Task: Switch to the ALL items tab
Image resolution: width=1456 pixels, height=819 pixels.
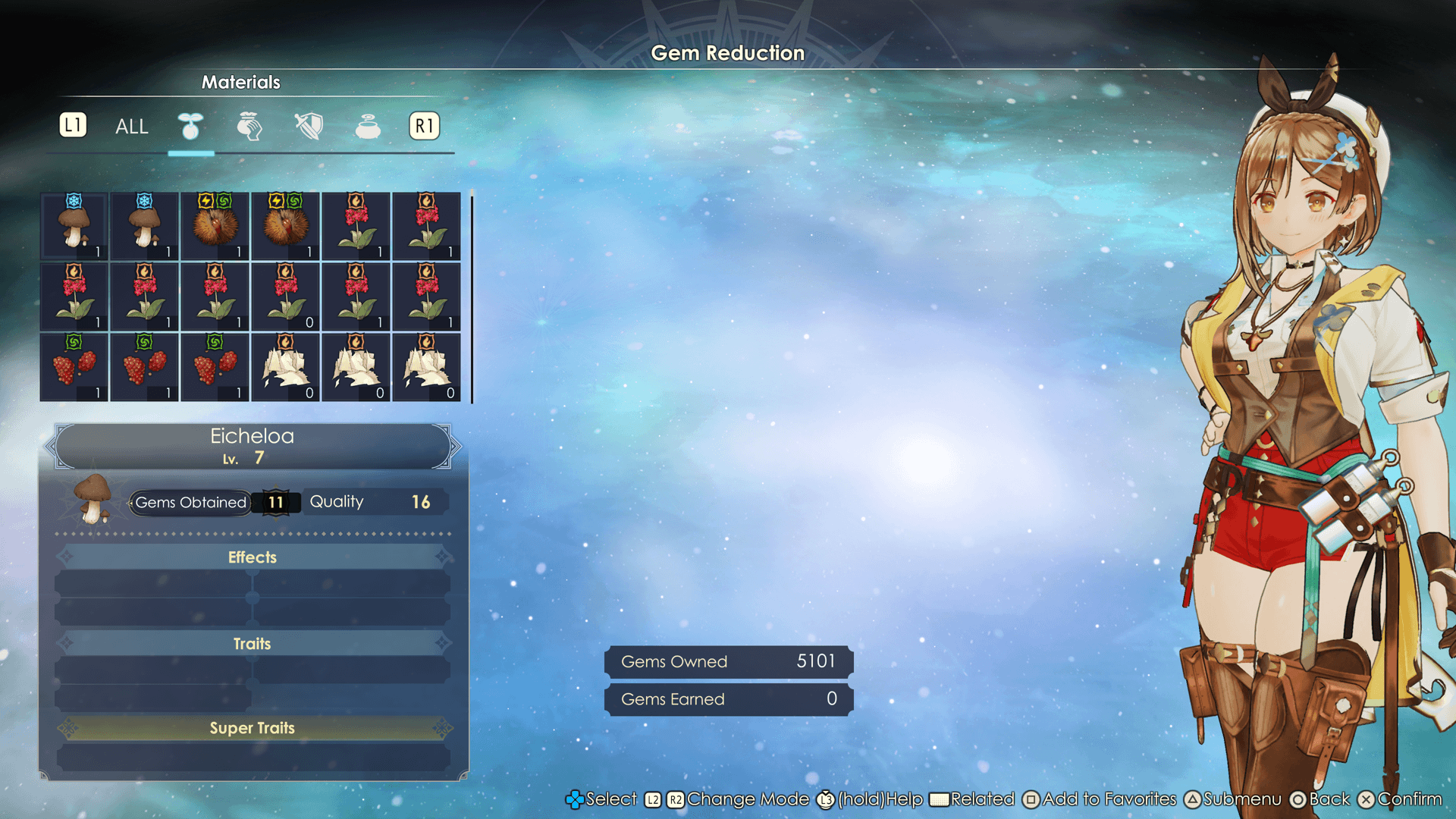Action: coord(131,127)
